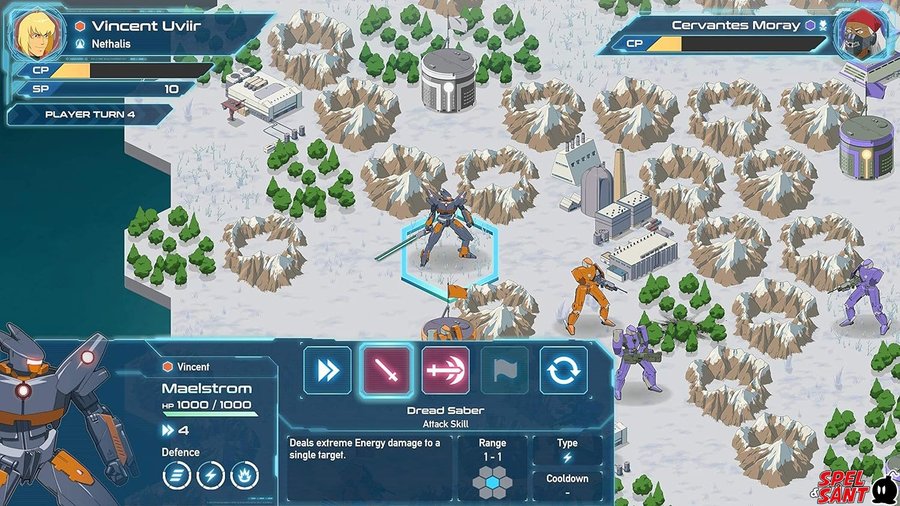Show the flame defence icon
The width and height of the screenshot is (900, 506).
pyautogui.click(x=245, y=476)
